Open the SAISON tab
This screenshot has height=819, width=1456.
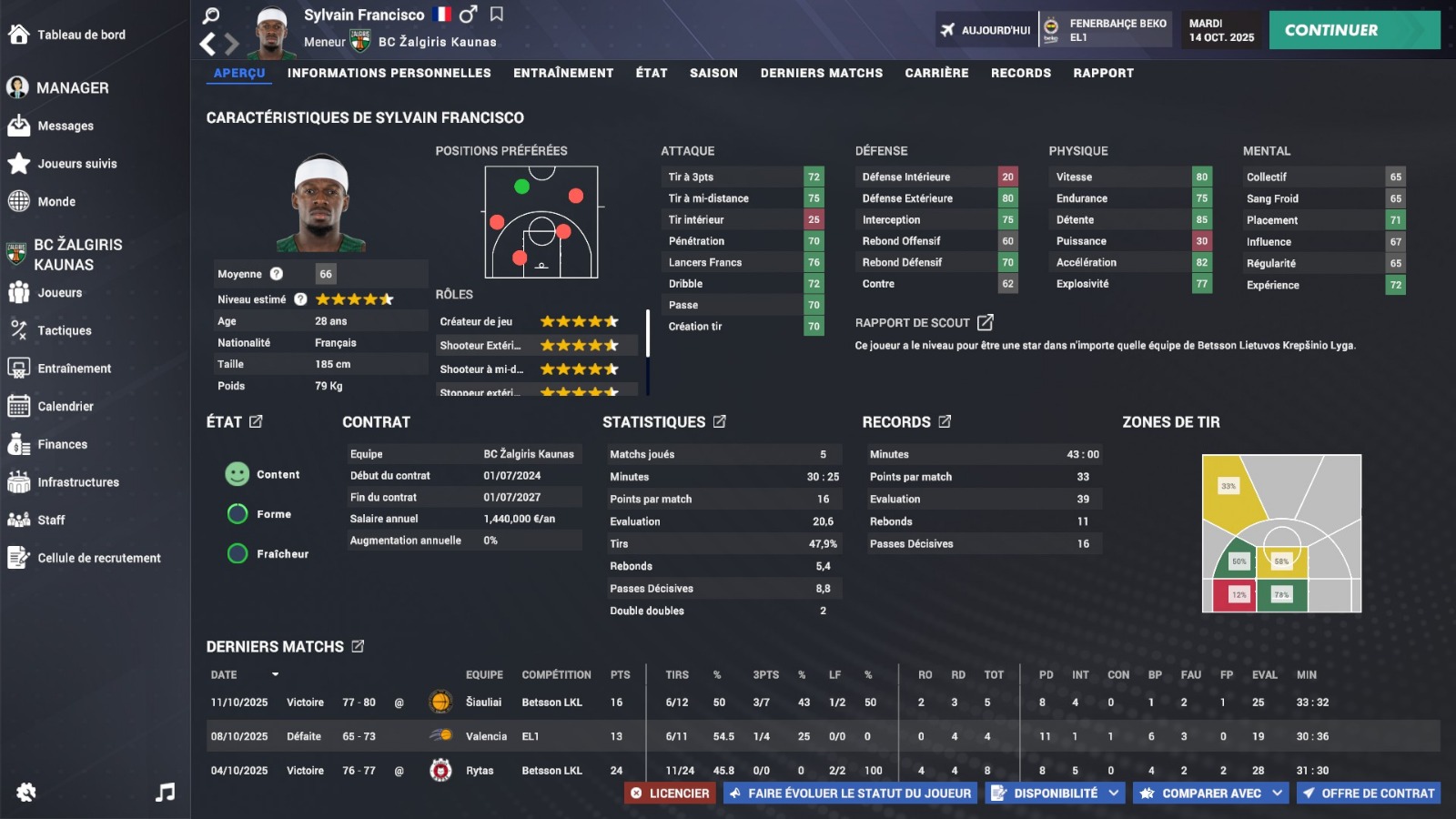(713, 73)
